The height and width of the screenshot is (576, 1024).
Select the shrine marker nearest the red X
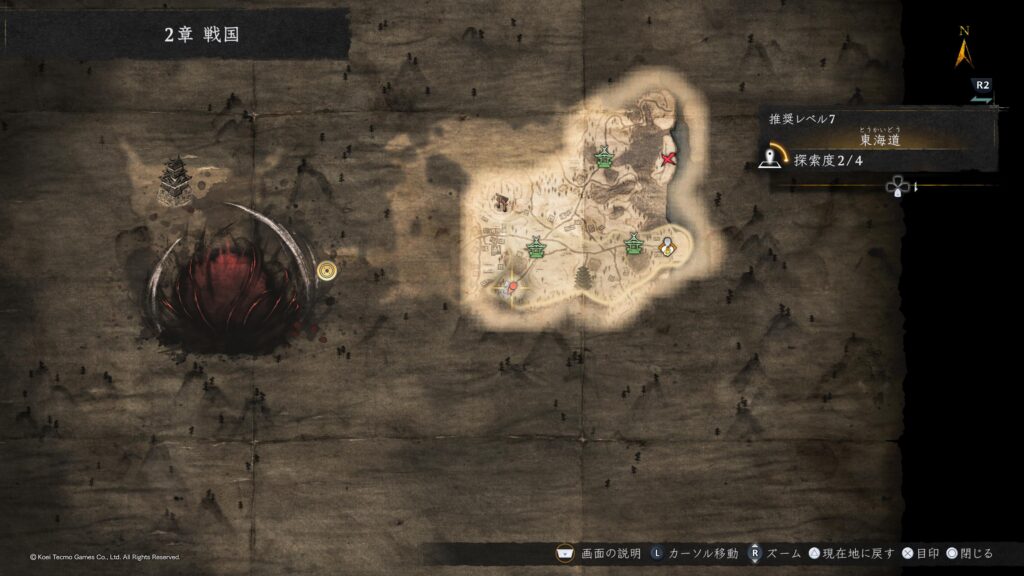[604, 156]
